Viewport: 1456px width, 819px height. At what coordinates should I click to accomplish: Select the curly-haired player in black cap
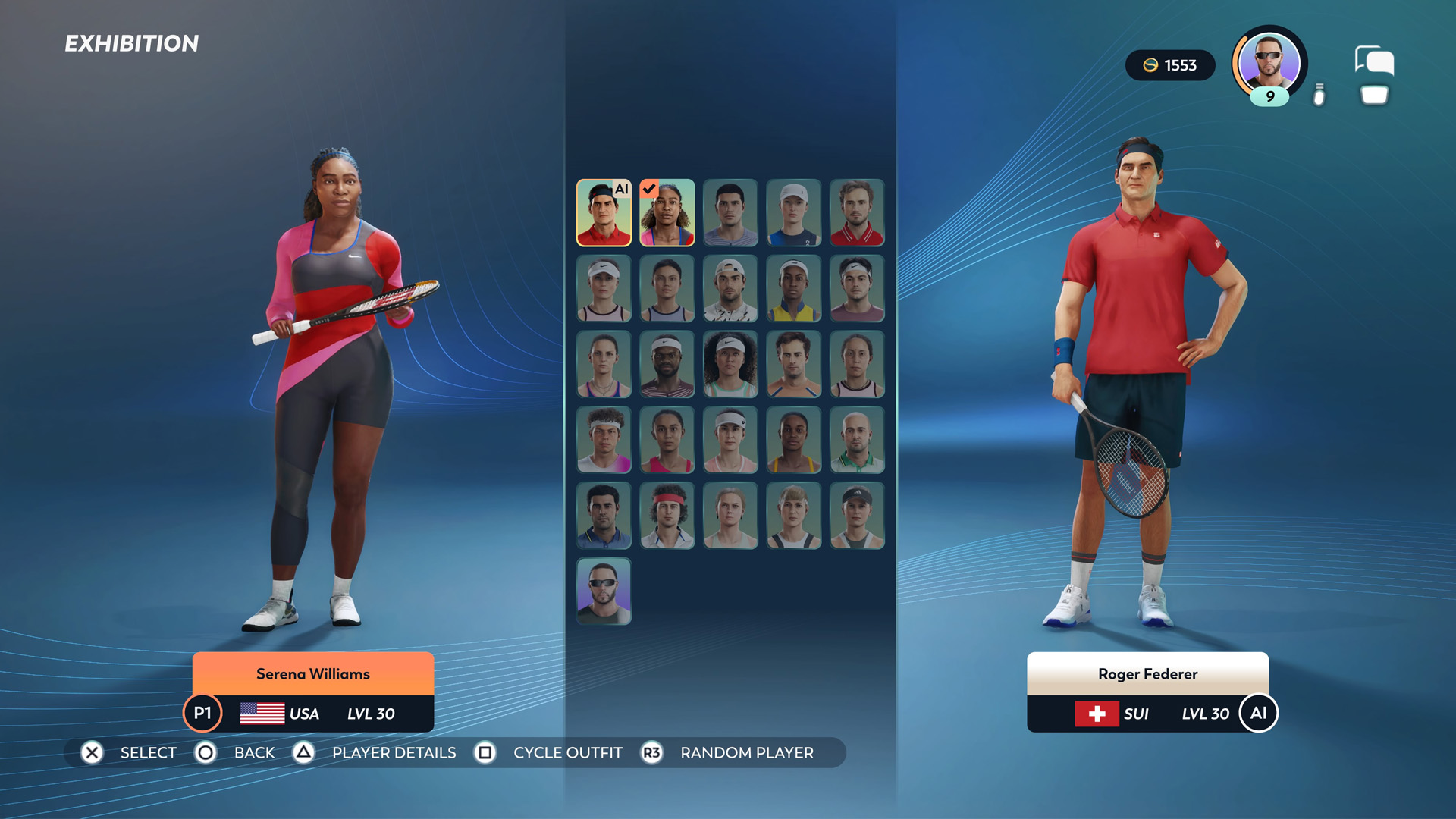pyautogui.click(x=730, y=365)
